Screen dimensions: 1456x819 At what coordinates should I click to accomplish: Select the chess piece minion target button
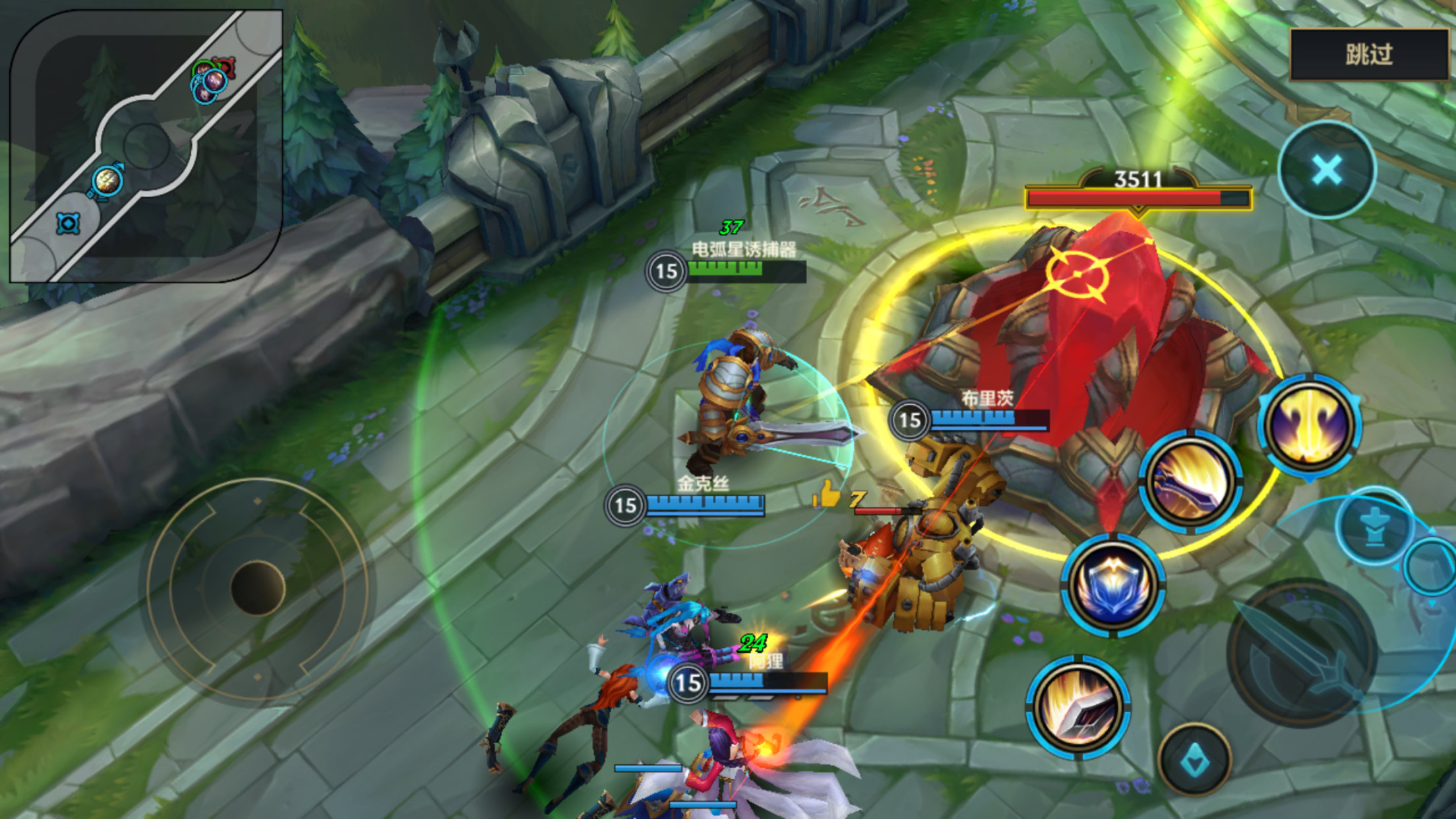pyautogui.click(x=1375, y=528)
